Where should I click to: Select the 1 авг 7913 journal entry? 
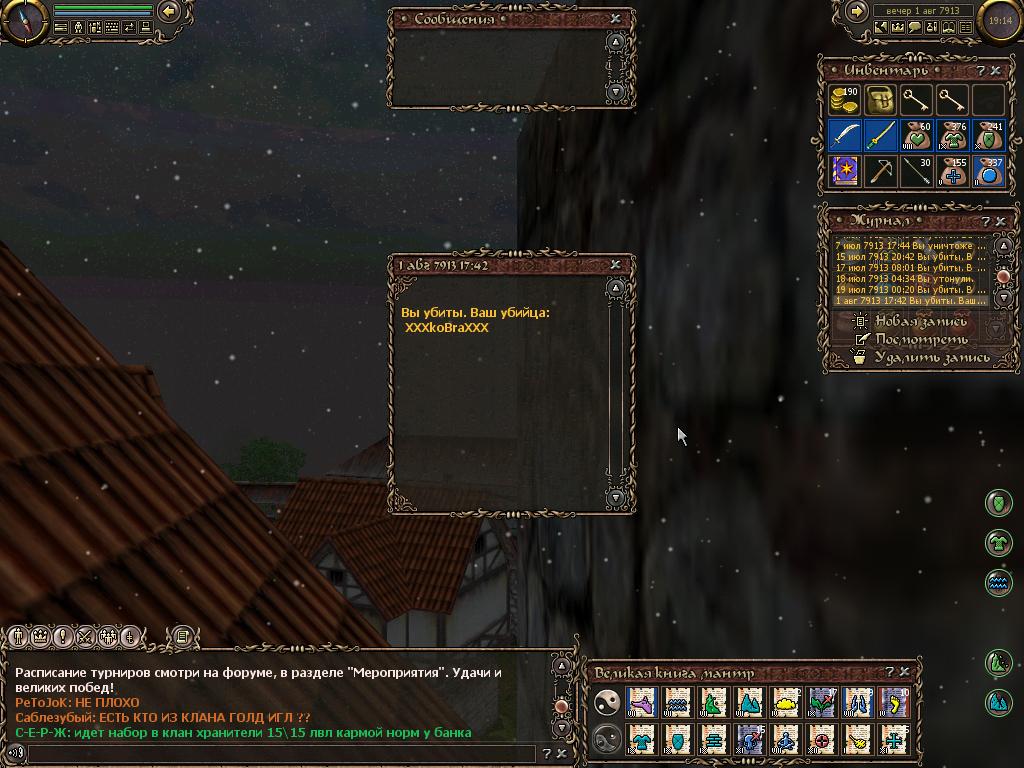910,300
